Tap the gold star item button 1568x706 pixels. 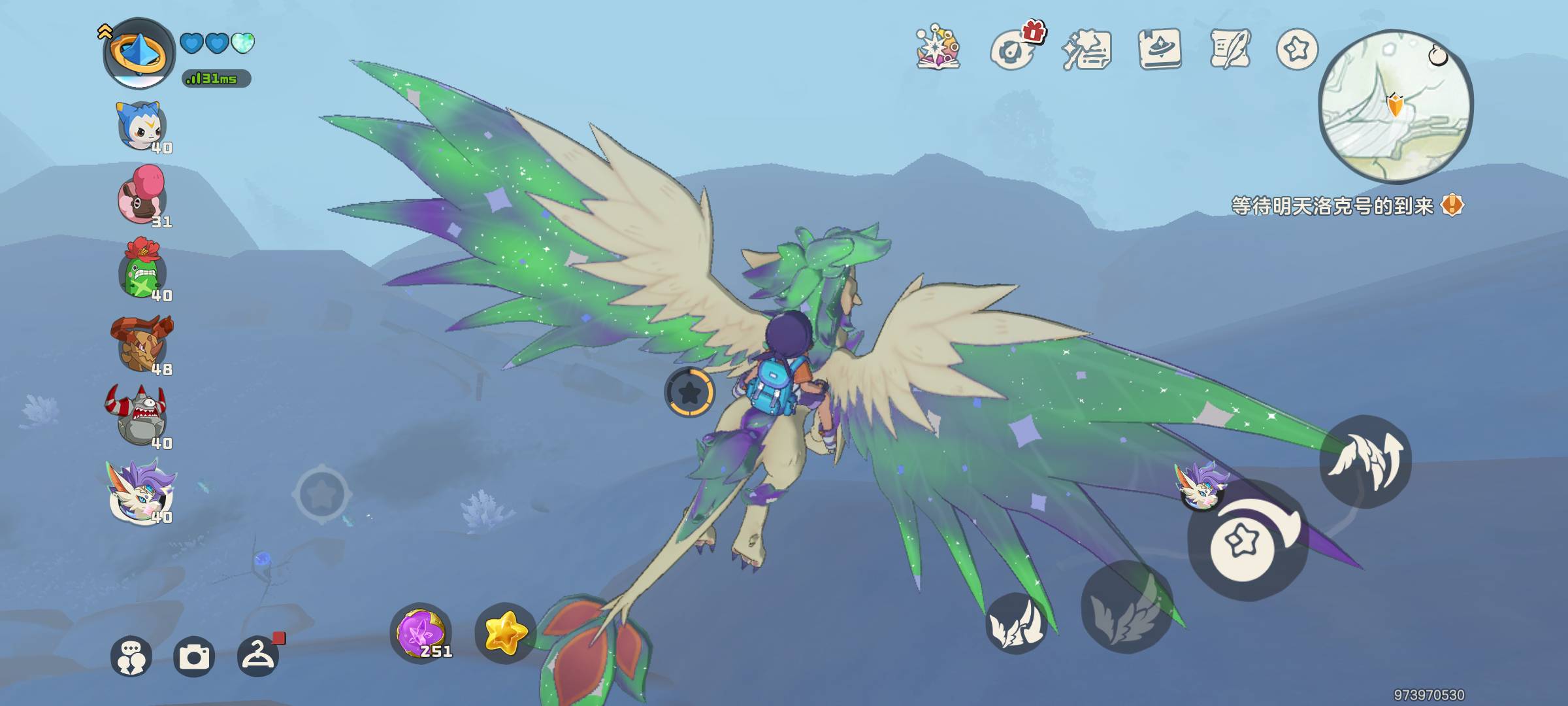505,633
